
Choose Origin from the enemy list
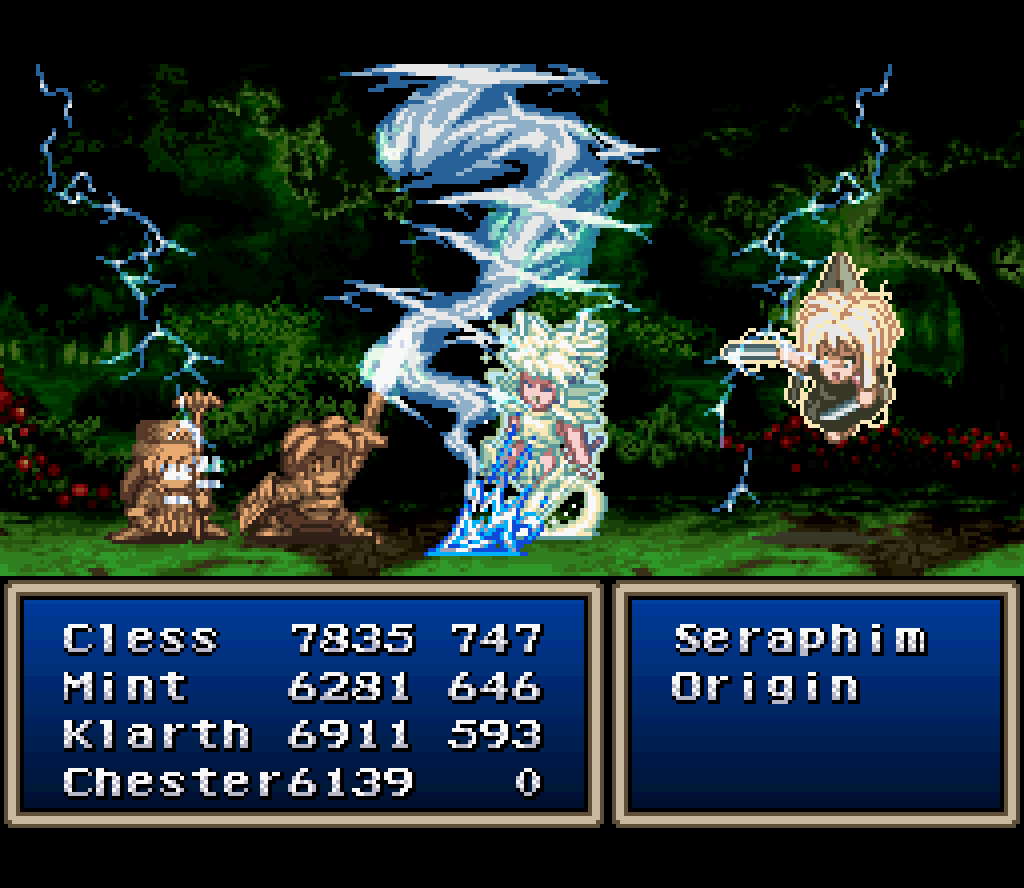(765, 687)
